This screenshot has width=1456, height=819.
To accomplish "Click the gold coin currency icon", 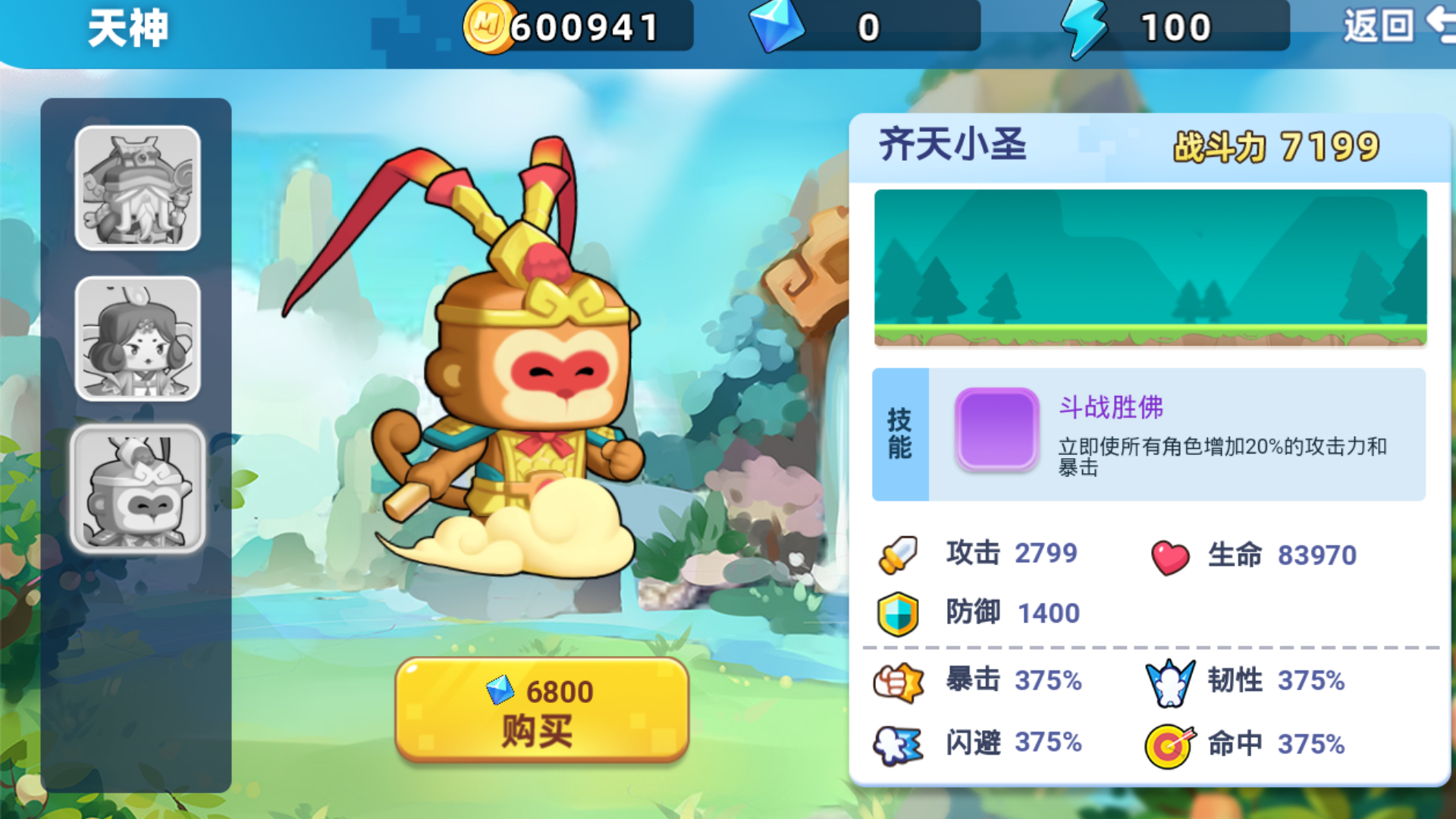I will (x=490, y=27).
